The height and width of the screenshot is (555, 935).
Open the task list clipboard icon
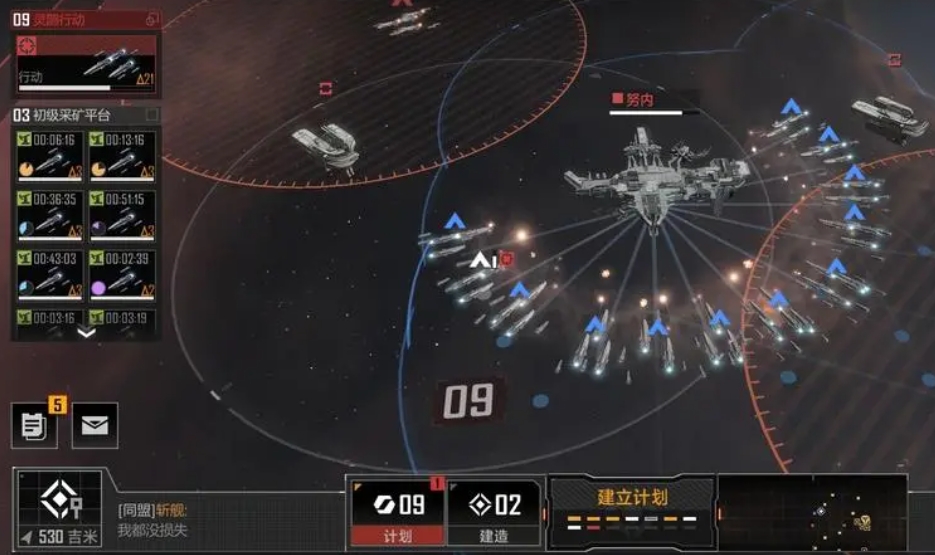coord(34,425)
